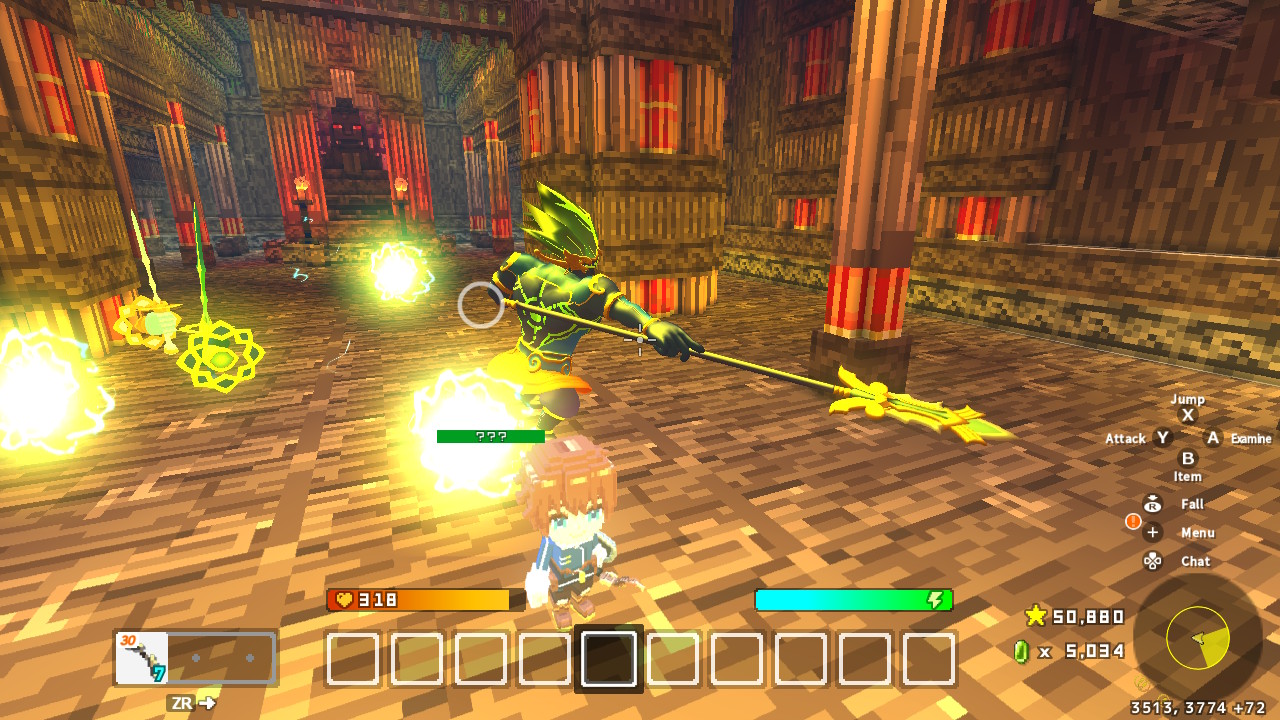Click the R-stick Fall control icon
The width and height of the screenshot is (1280, 720).
[1152, 503]
